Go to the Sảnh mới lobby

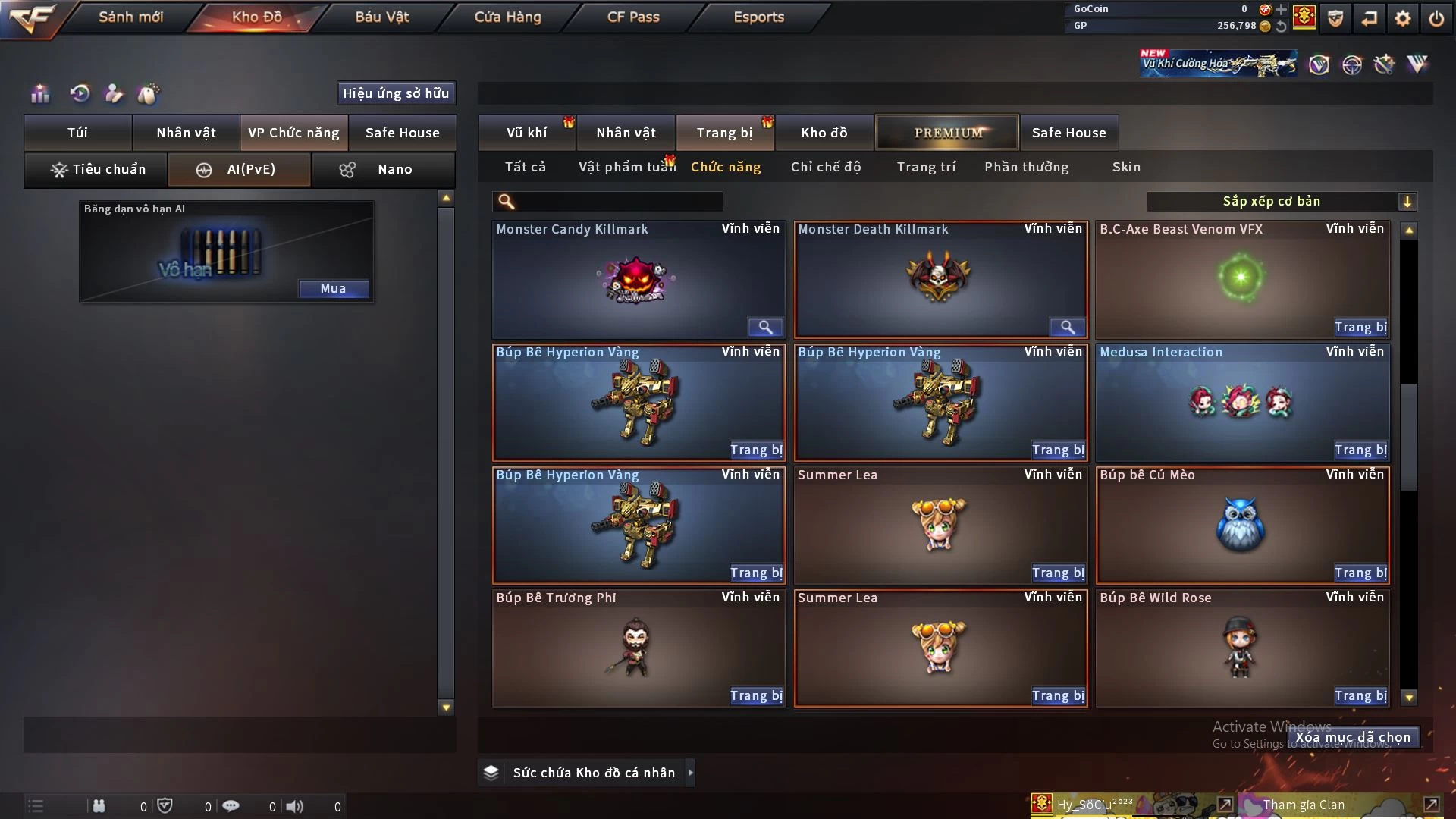click(x=130, y=17)
